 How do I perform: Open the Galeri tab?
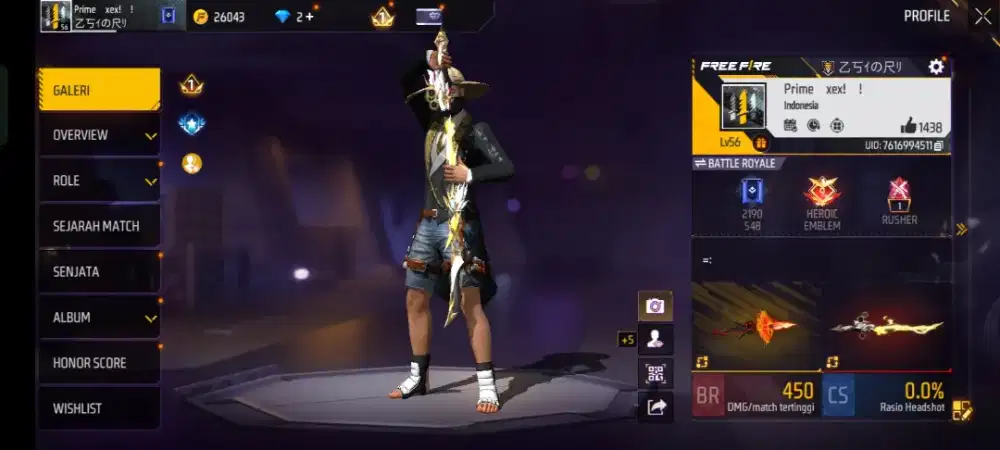tap(98, 90)
